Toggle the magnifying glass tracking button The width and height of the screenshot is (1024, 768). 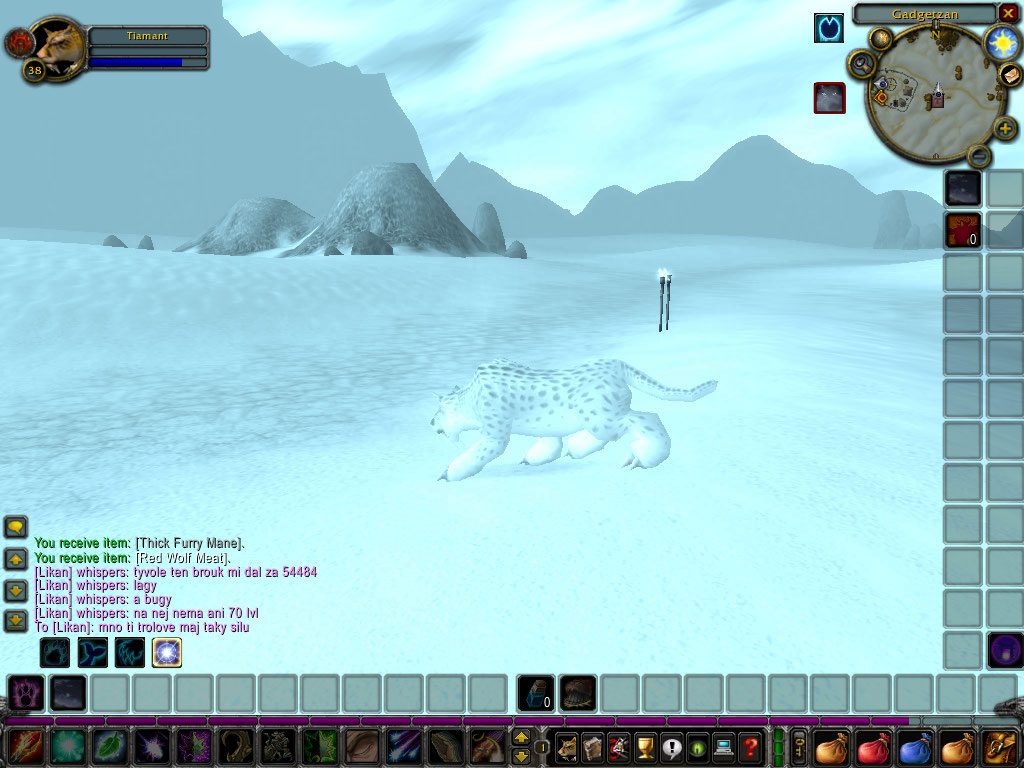point(860,65)
